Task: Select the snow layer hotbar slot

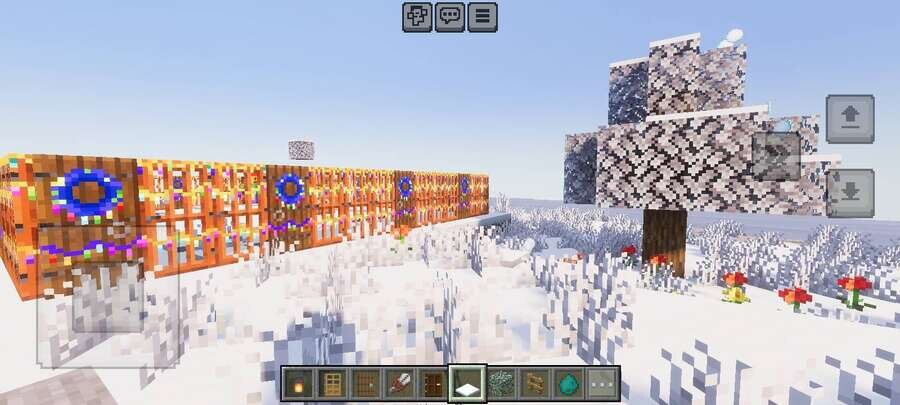Action: click(x=467, y=382)
